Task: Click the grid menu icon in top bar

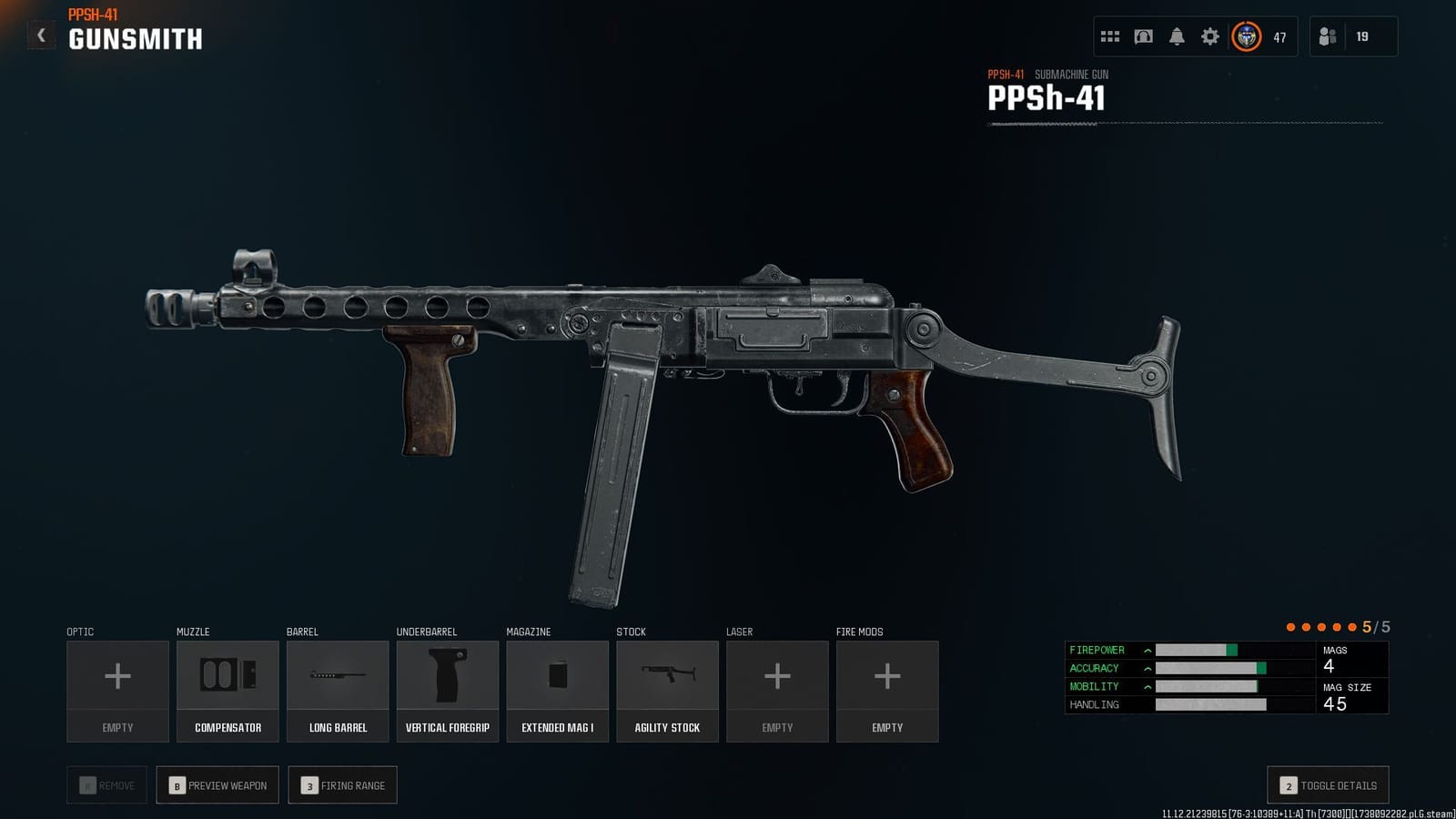Action: point(1110,35)
